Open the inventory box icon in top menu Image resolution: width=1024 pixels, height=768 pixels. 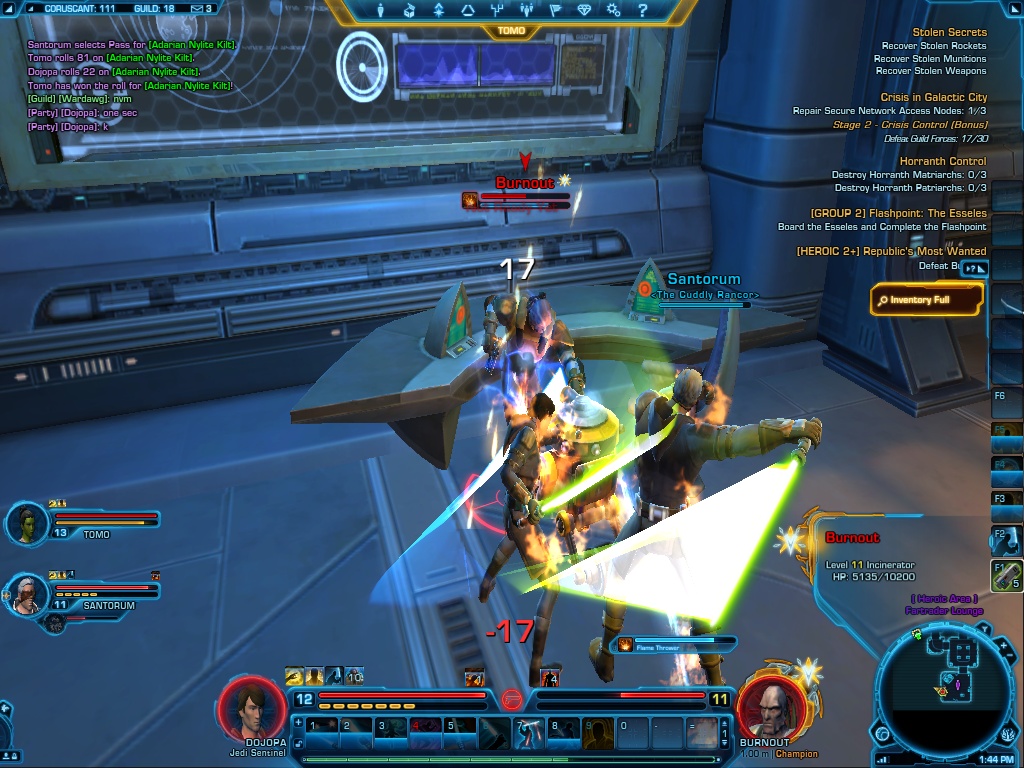point(409,11)
